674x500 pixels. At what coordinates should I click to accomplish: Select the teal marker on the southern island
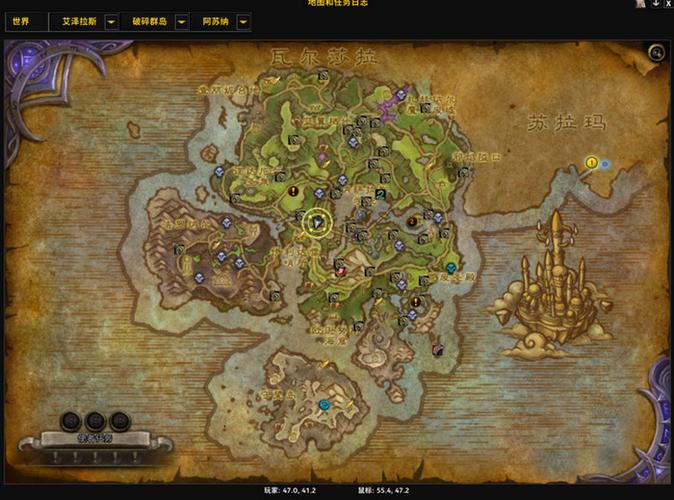324,405
